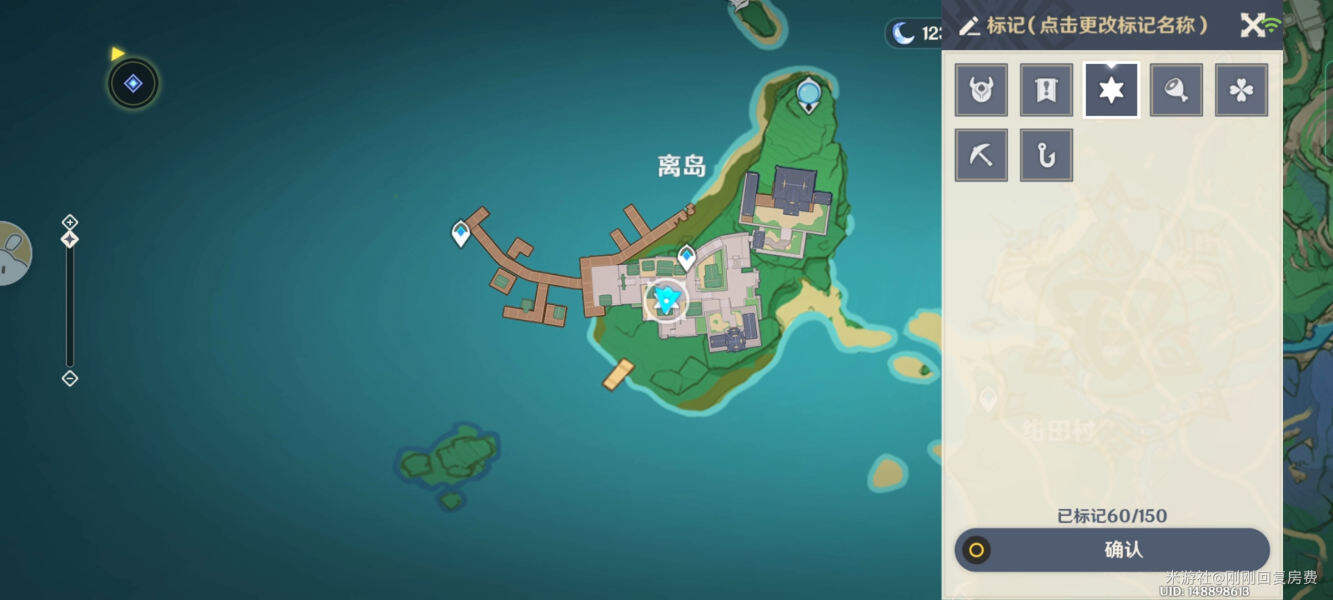The height and width of the screenshot is (600, 1333).
Task: Close the marker panel with the X
Action: pos(1252,26)
